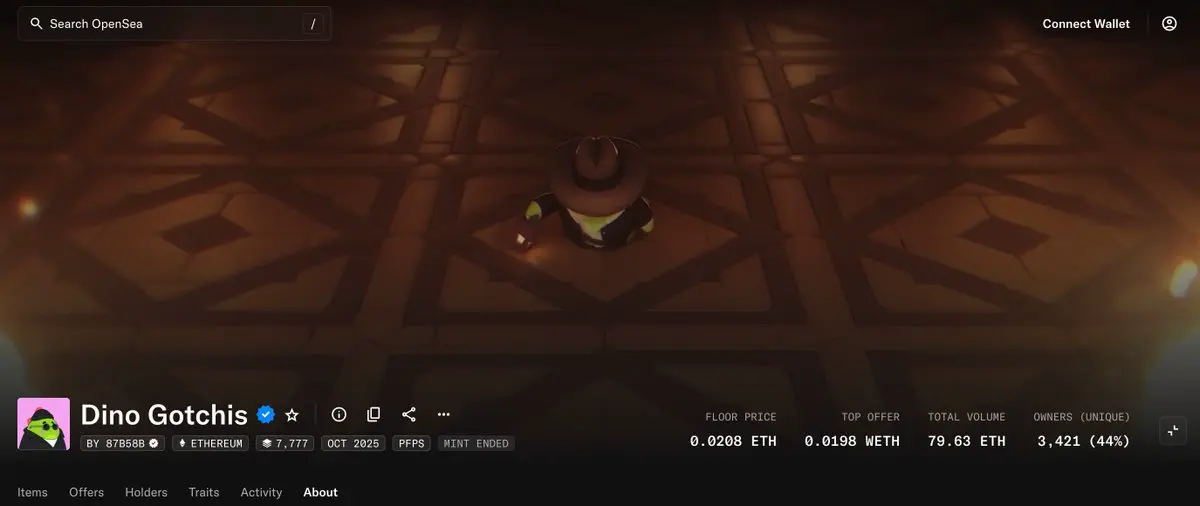Viewport: 1200px width, 506px height.
Task: Click the Search OpenSea field
Action: 170,24
